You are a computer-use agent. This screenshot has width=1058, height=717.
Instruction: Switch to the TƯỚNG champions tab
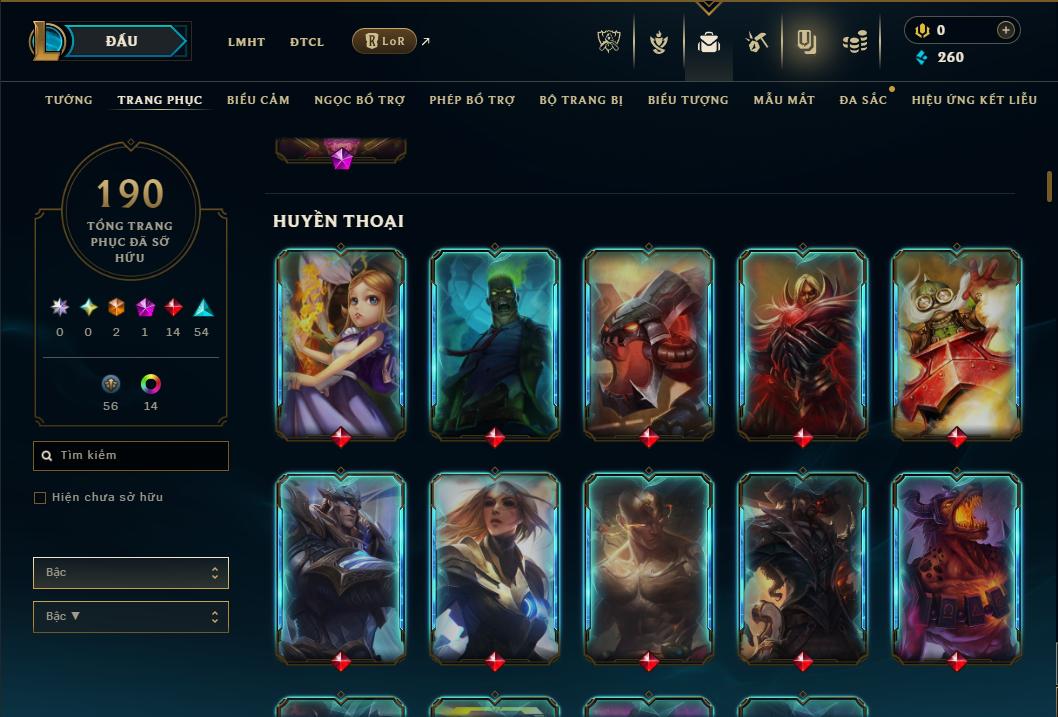[x=69, y=100]
